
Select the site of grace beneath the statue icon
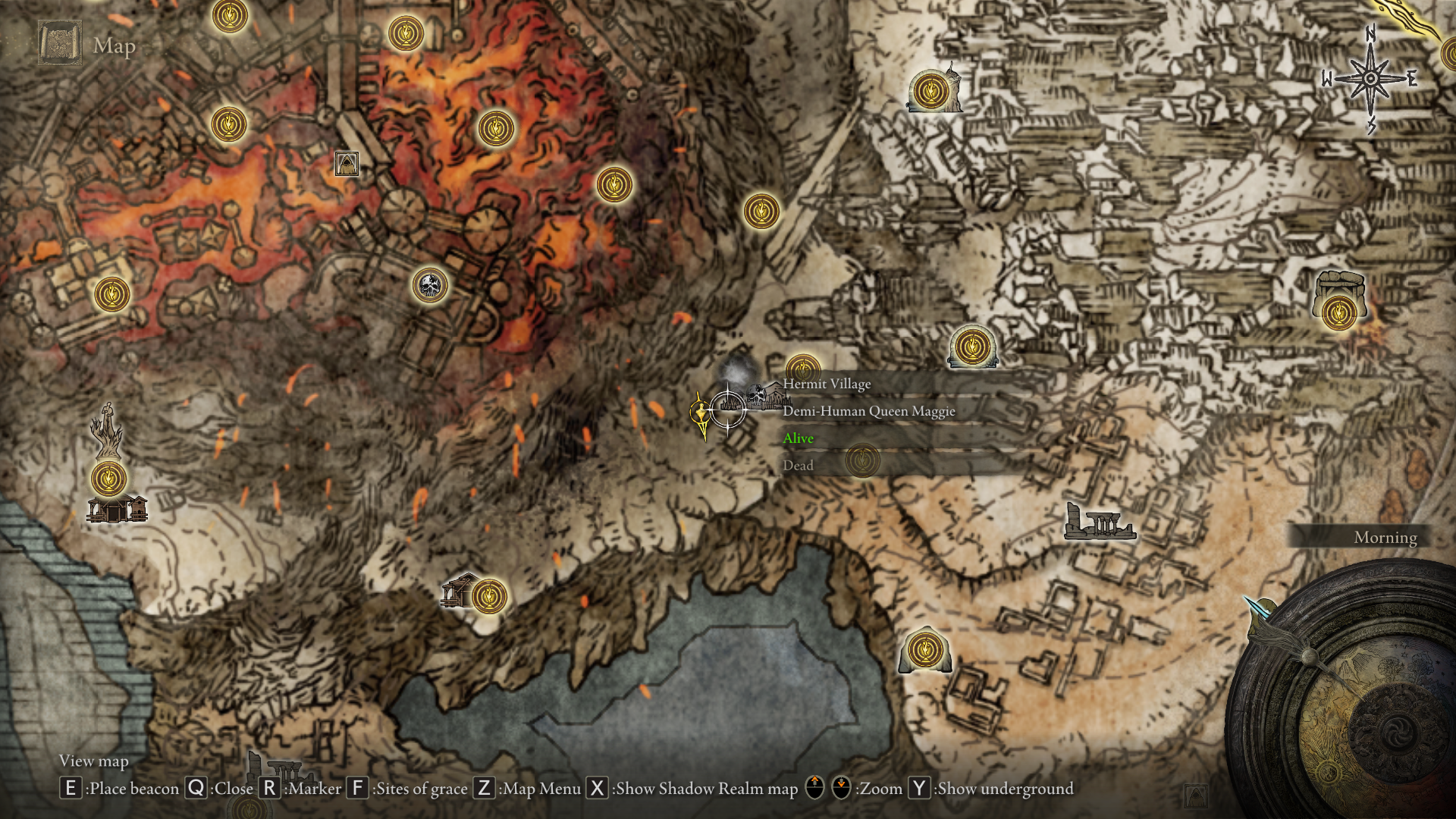(x=109, y=479)
